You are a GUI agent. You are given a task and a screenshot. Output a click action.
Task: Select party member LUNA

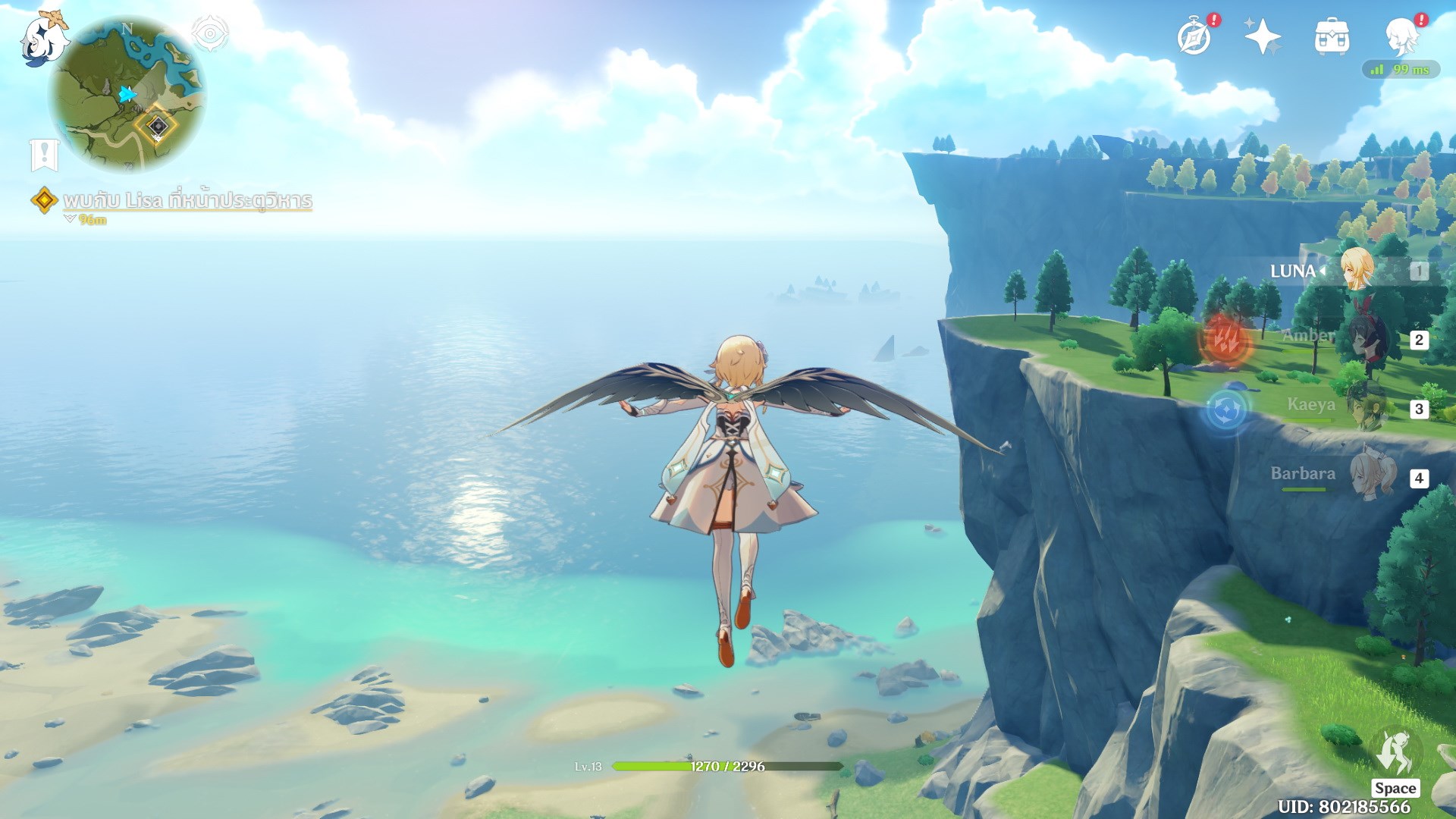coord(1356,270)
